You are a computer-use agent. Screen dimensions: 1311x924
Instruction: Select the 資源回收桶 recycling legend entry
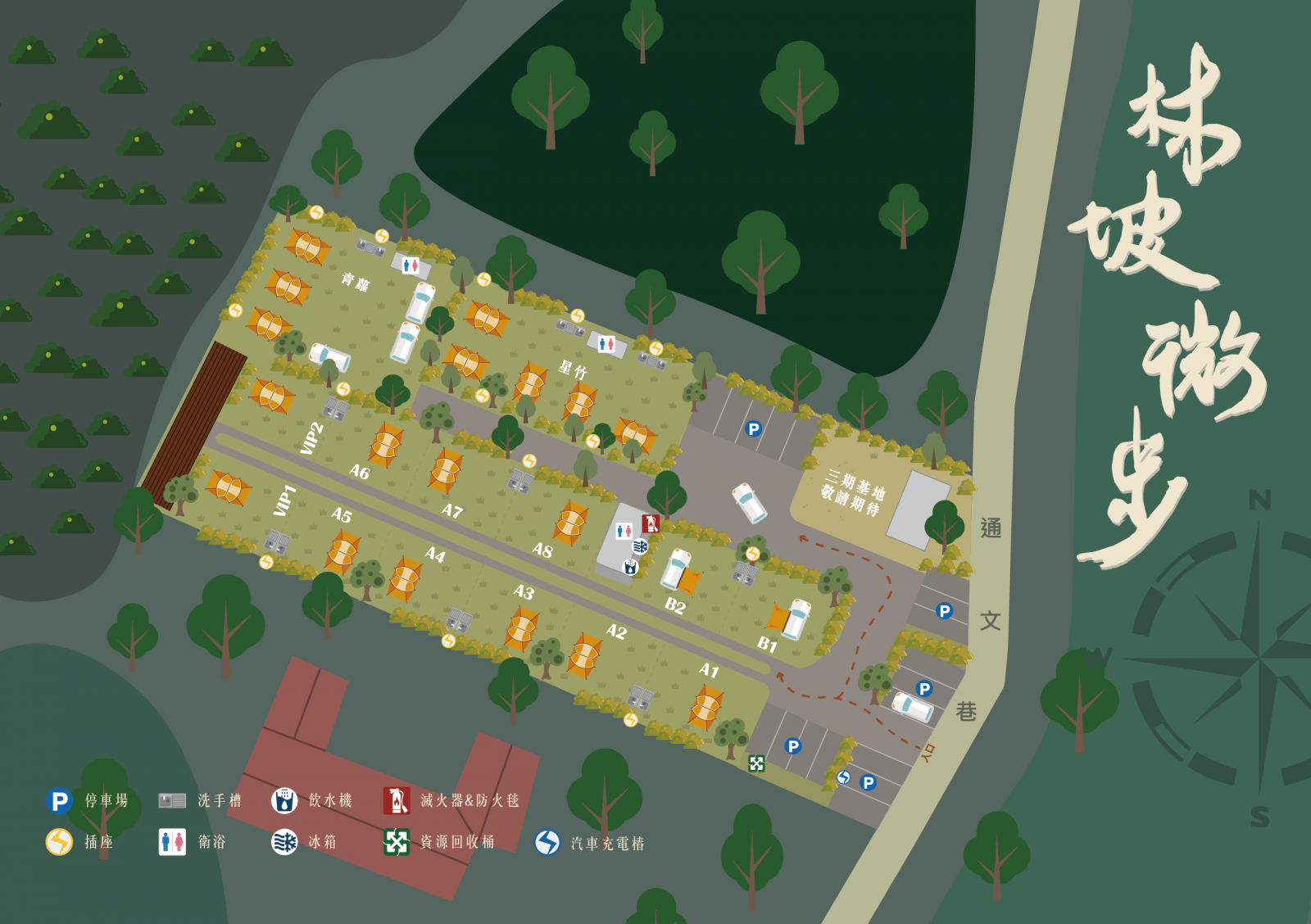tap(439, 841)
